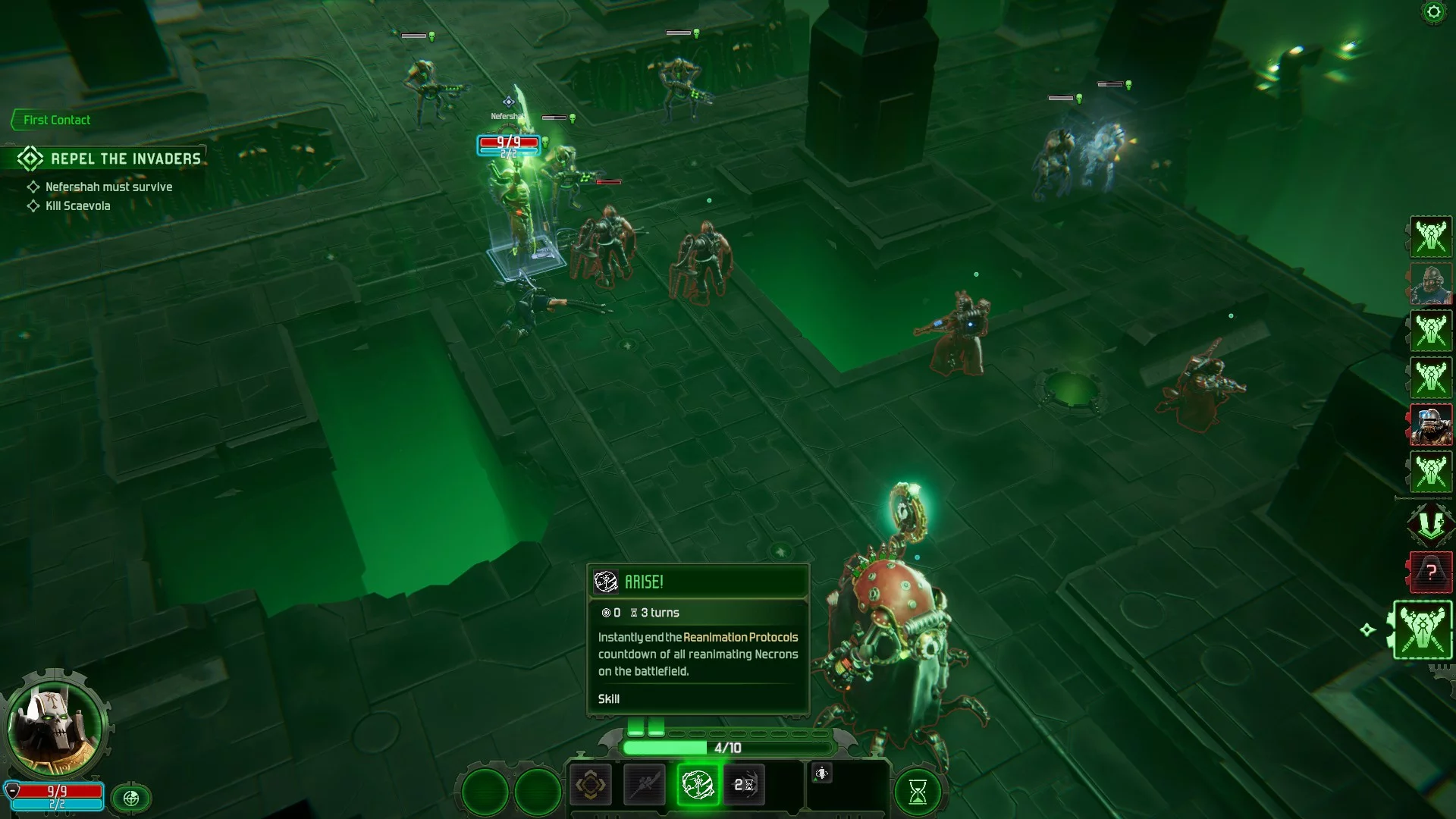Viewport: 1456px width, 819px height.
Task: Click the highlighted current-turn Necron icon
Action: pyautogui.click(x=1422, y=629)
